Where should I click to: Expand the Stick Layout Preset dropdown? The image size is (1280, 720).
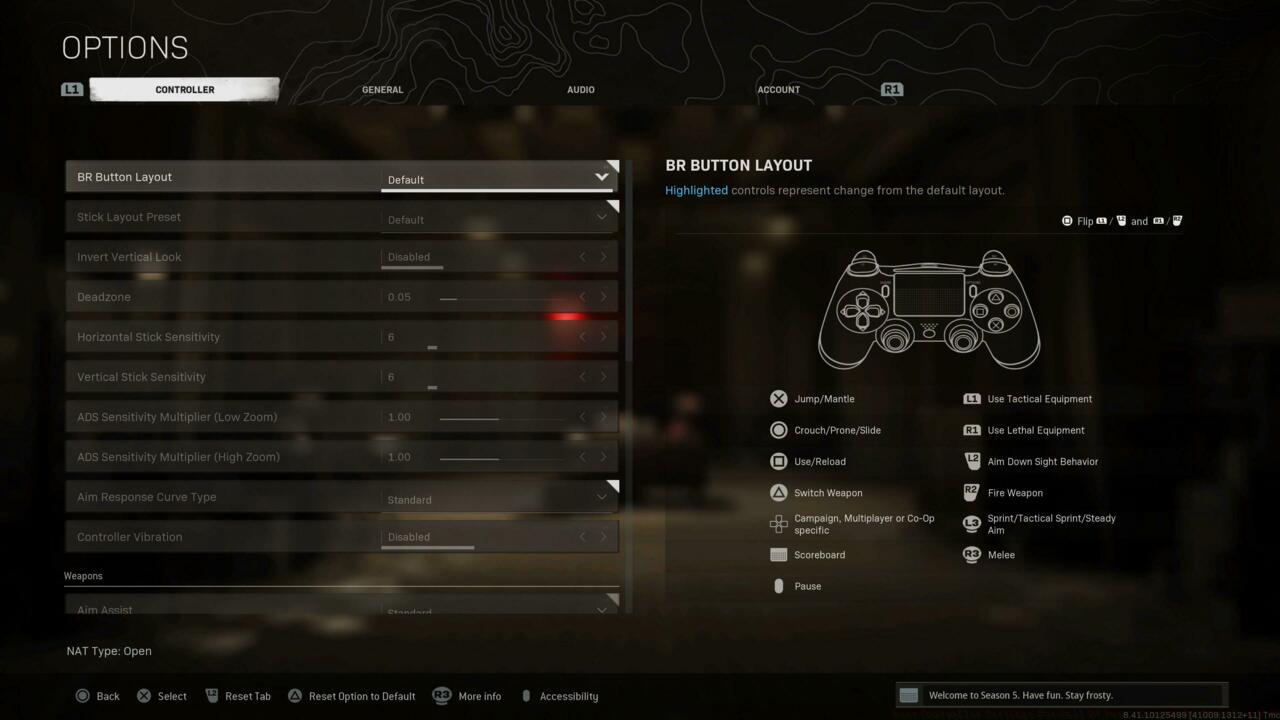(499, 218)
